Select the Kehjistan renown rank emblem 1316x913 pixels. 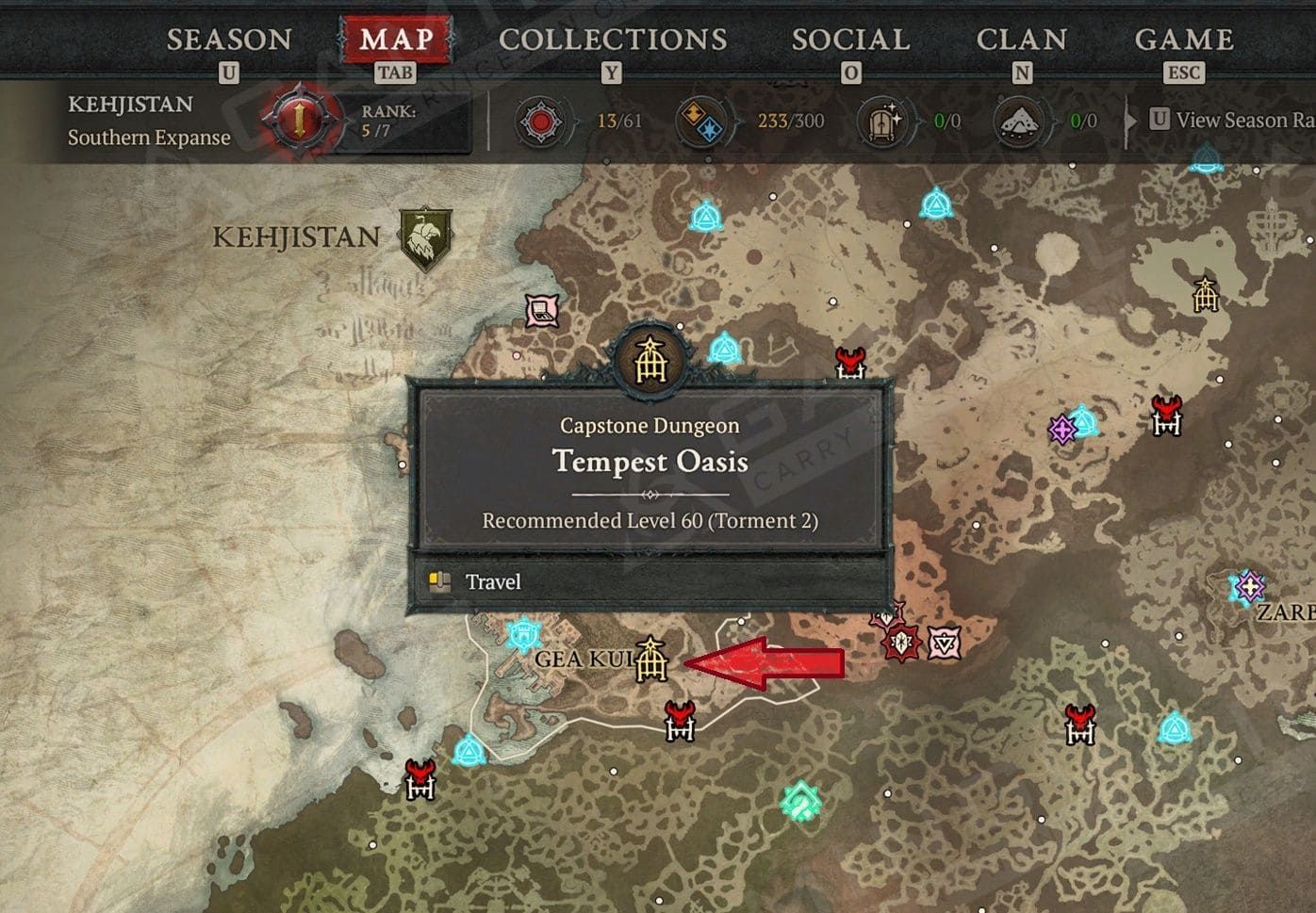[300, 120]
